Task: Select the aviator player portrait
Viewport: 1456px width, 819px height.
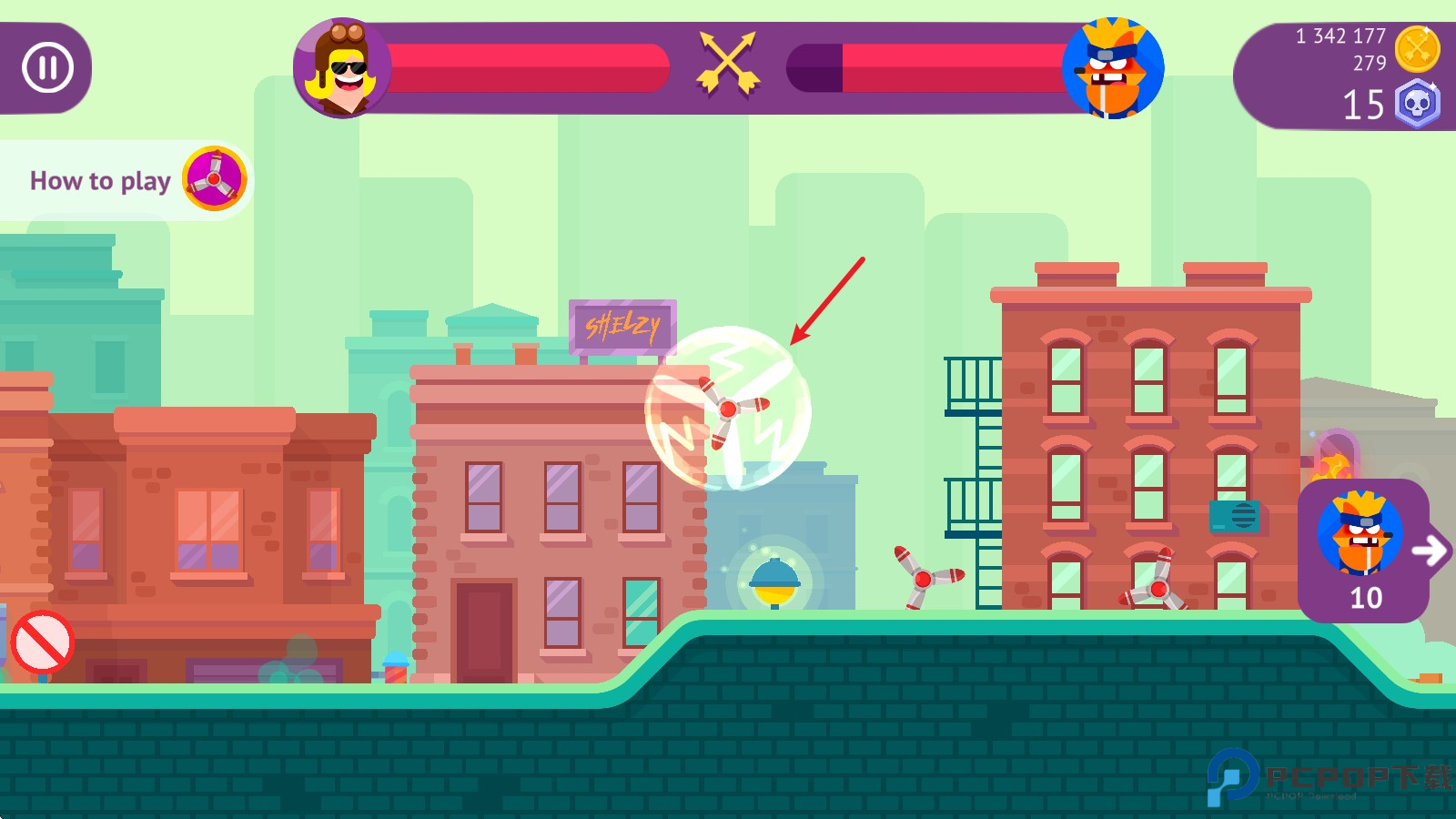Action: (x=342, y=68)
